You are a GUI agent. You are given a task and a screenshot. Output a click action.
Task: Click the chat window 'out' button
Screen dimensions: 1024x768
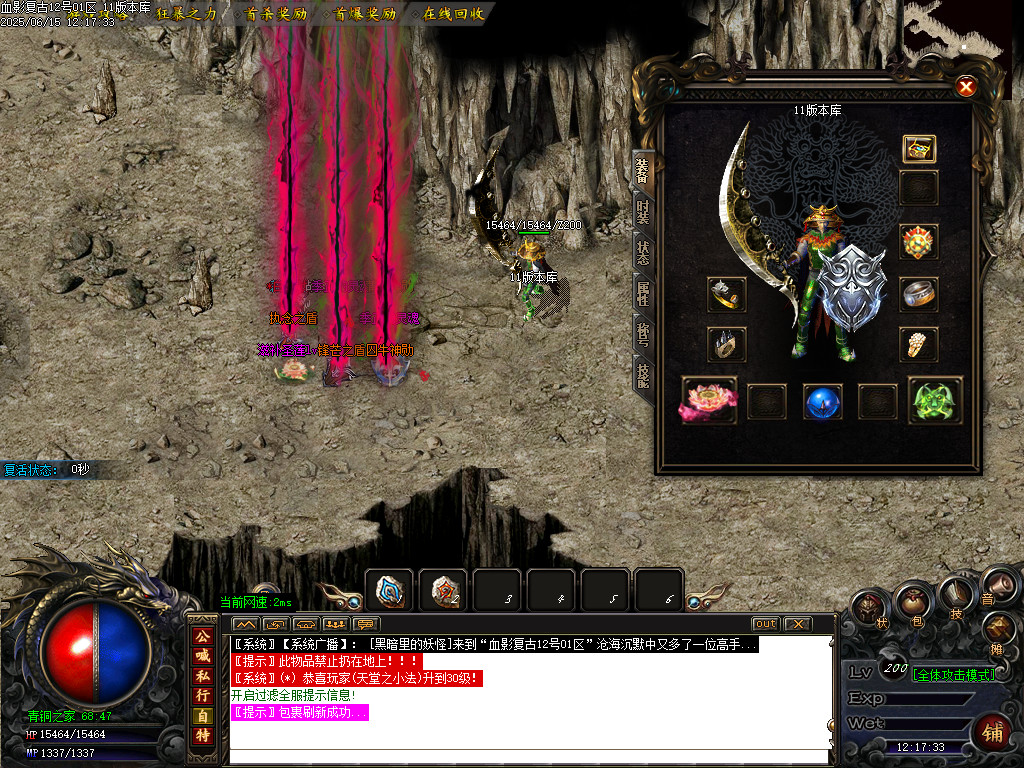[765, 624]
